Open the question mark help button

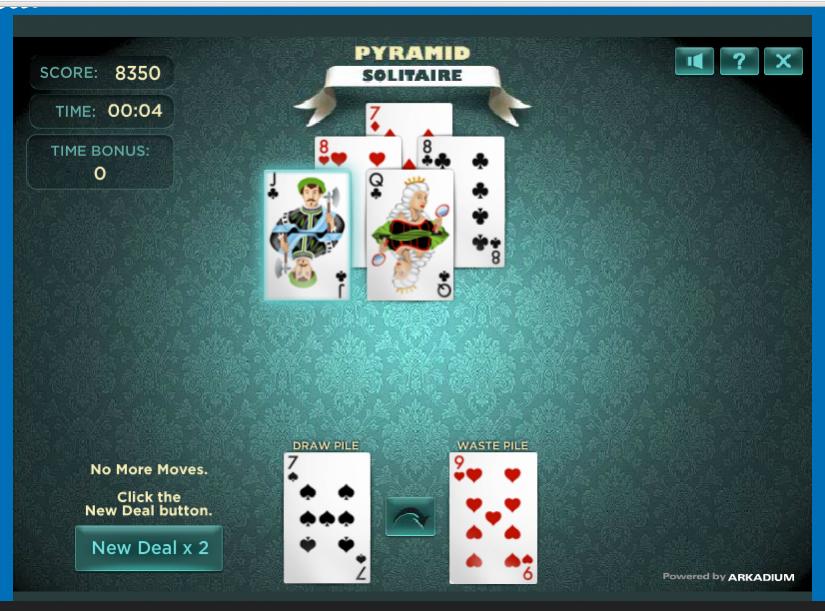pyautogui.click(x=739, y=61)
